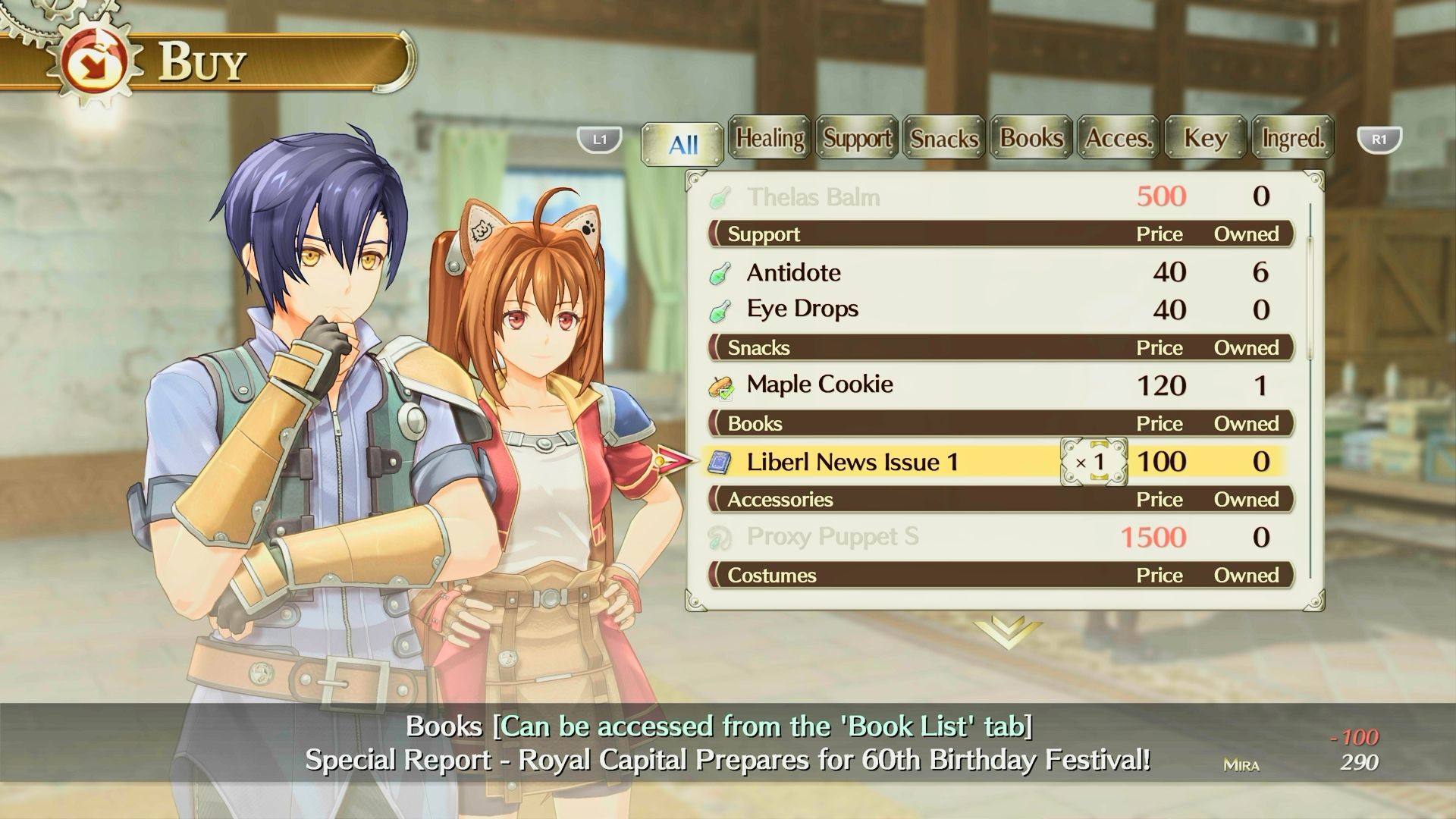This screenshot has height=819, width=1456.
Task: Buy Liberl News Issue 1
Action: point(852,462)
